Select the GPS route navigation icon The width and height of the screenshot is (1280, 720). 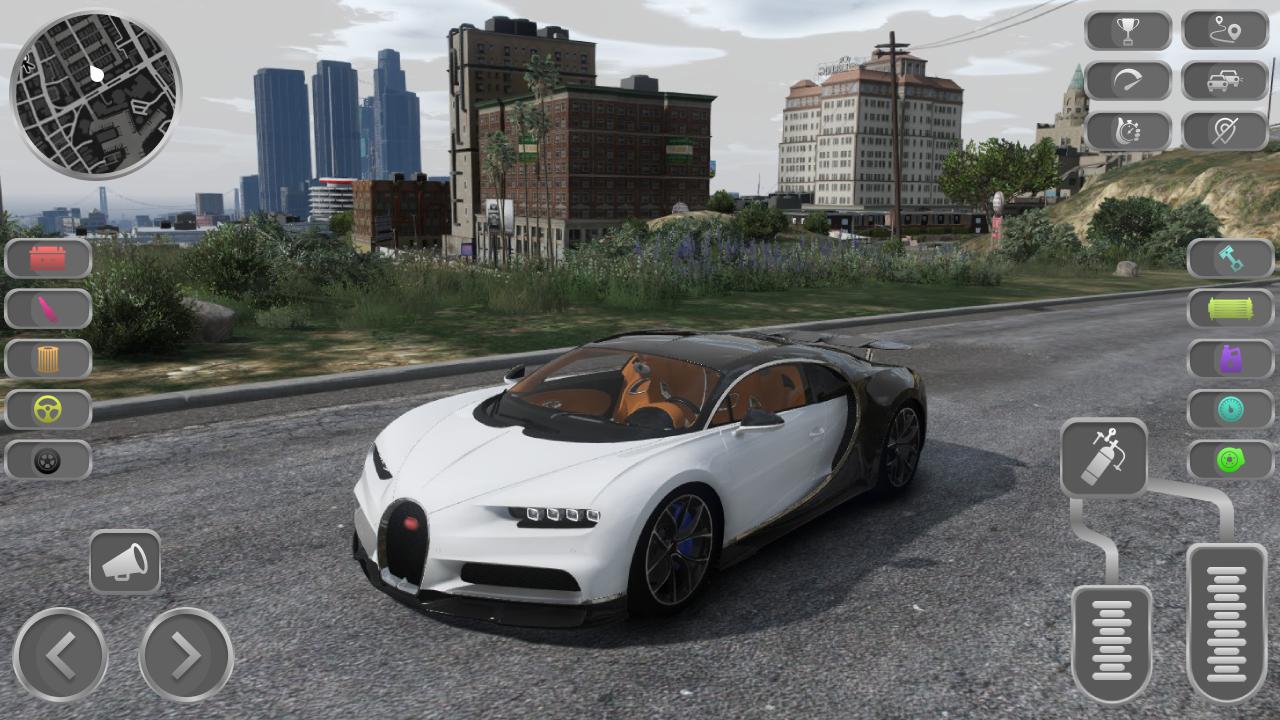click(x=1226, y=30)
